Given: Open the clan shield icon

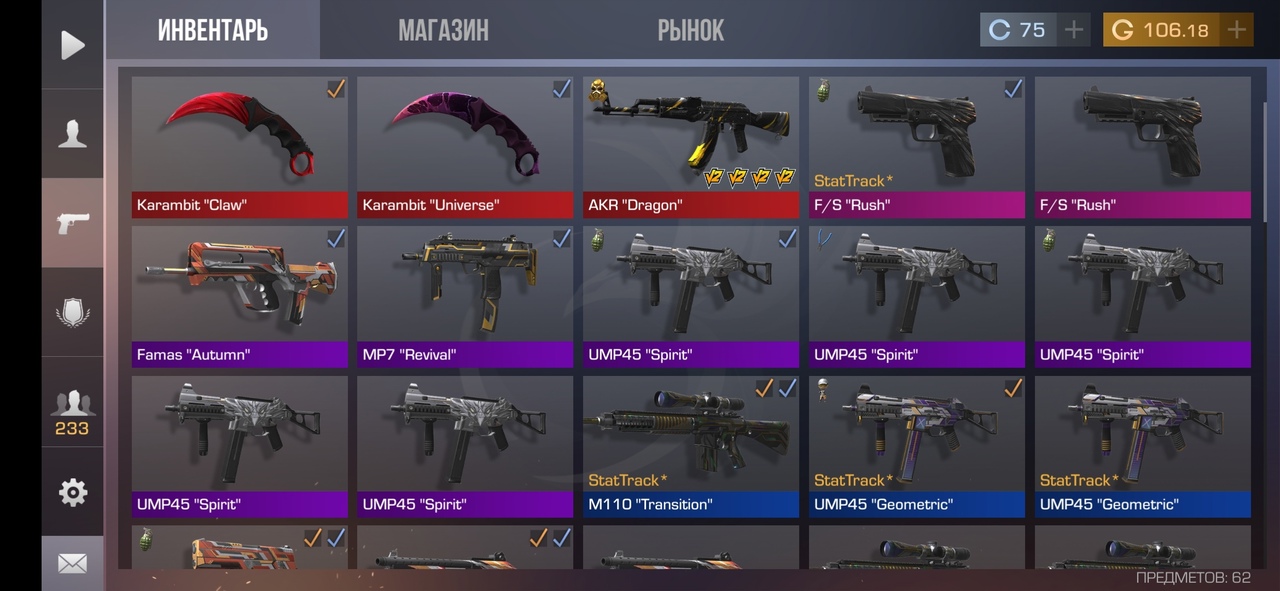Looking at the screenshot, I should click(x=72, y=312).
